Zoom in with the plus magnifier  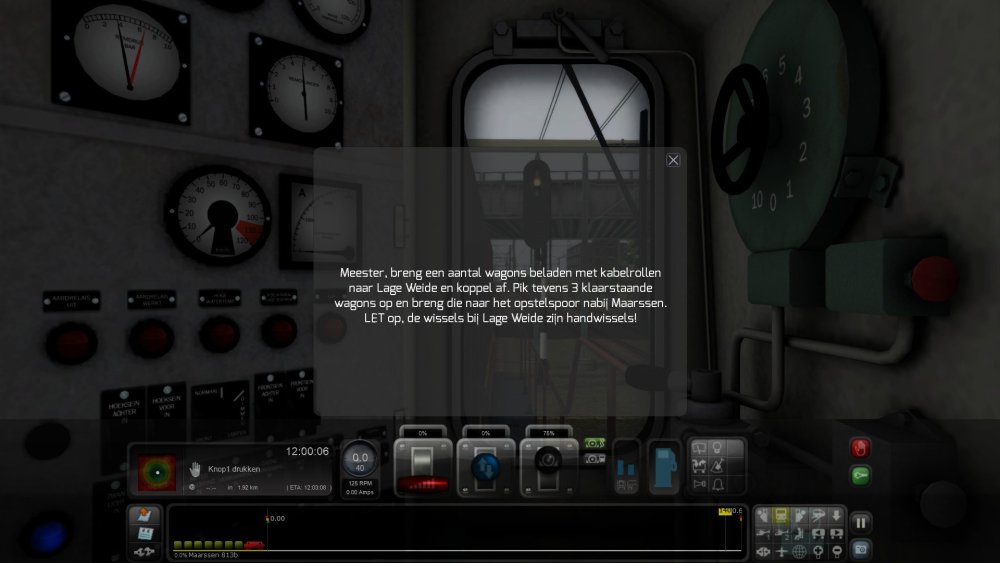click(x=818, y=550)
